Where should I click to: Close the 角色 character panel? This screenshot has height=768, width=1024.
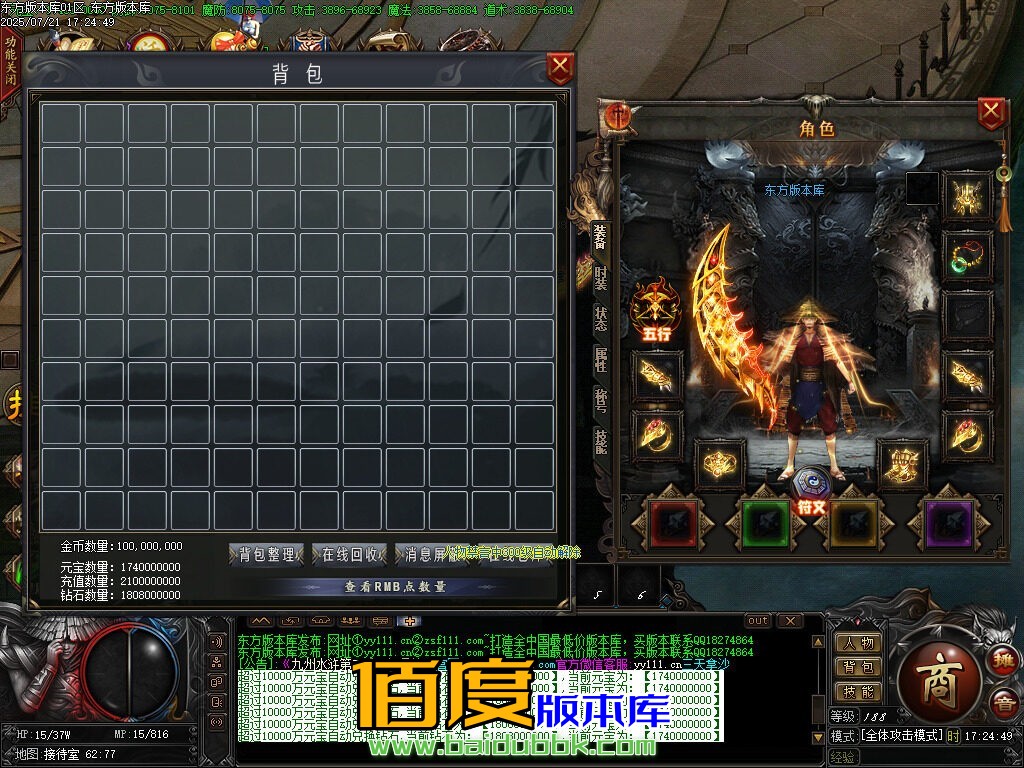[x=990, y=112]
